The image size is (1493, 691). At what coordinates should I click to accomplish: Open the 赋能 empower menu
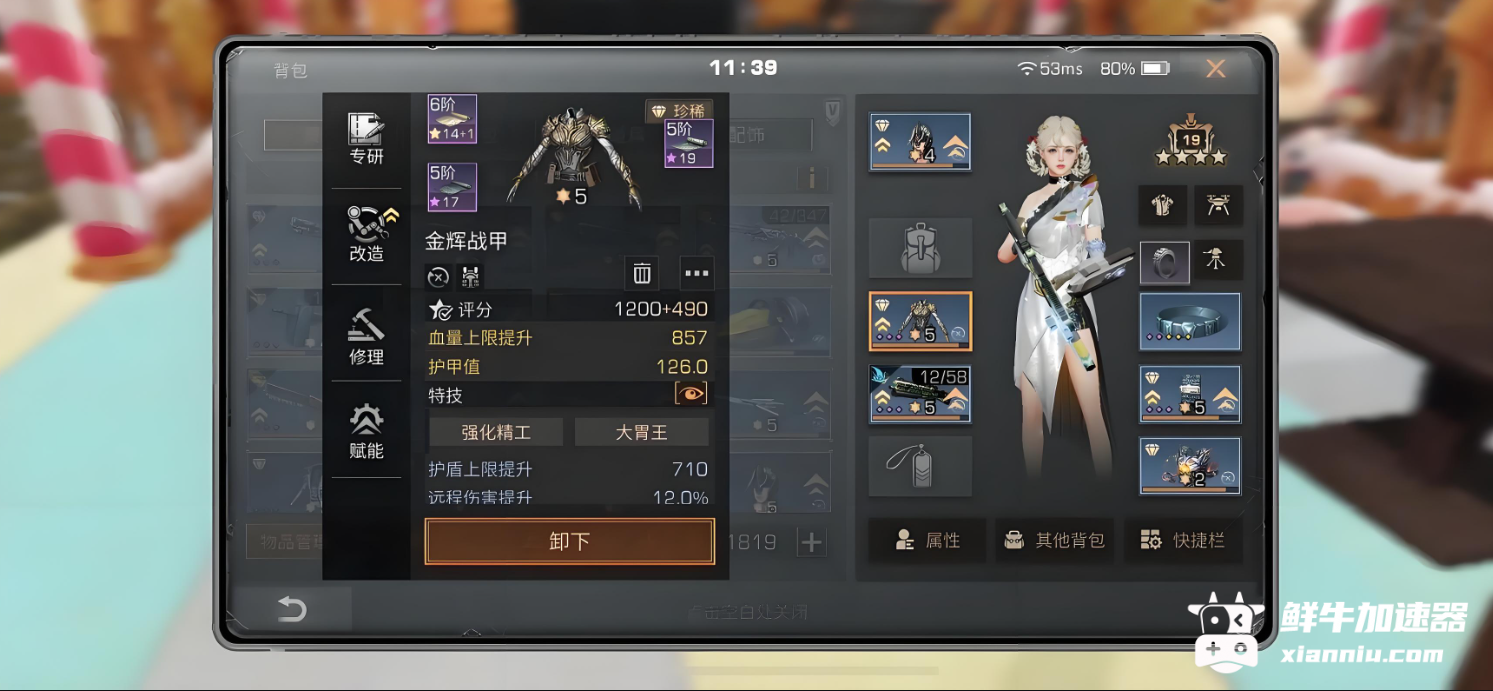point(366,431)
